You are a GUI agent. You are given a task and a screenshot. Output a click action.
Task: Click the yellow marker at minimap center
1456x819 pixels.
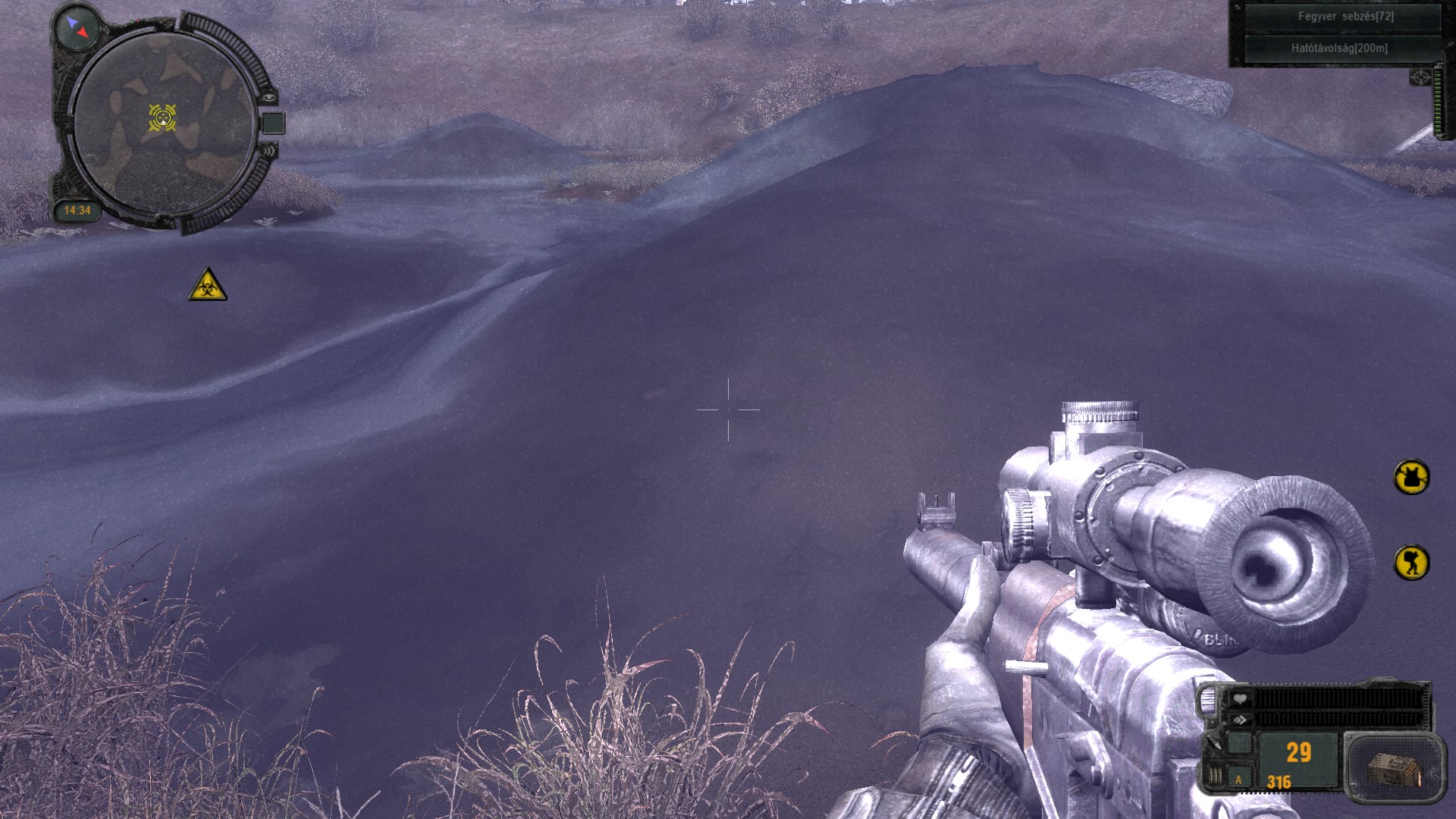point(162,118)
